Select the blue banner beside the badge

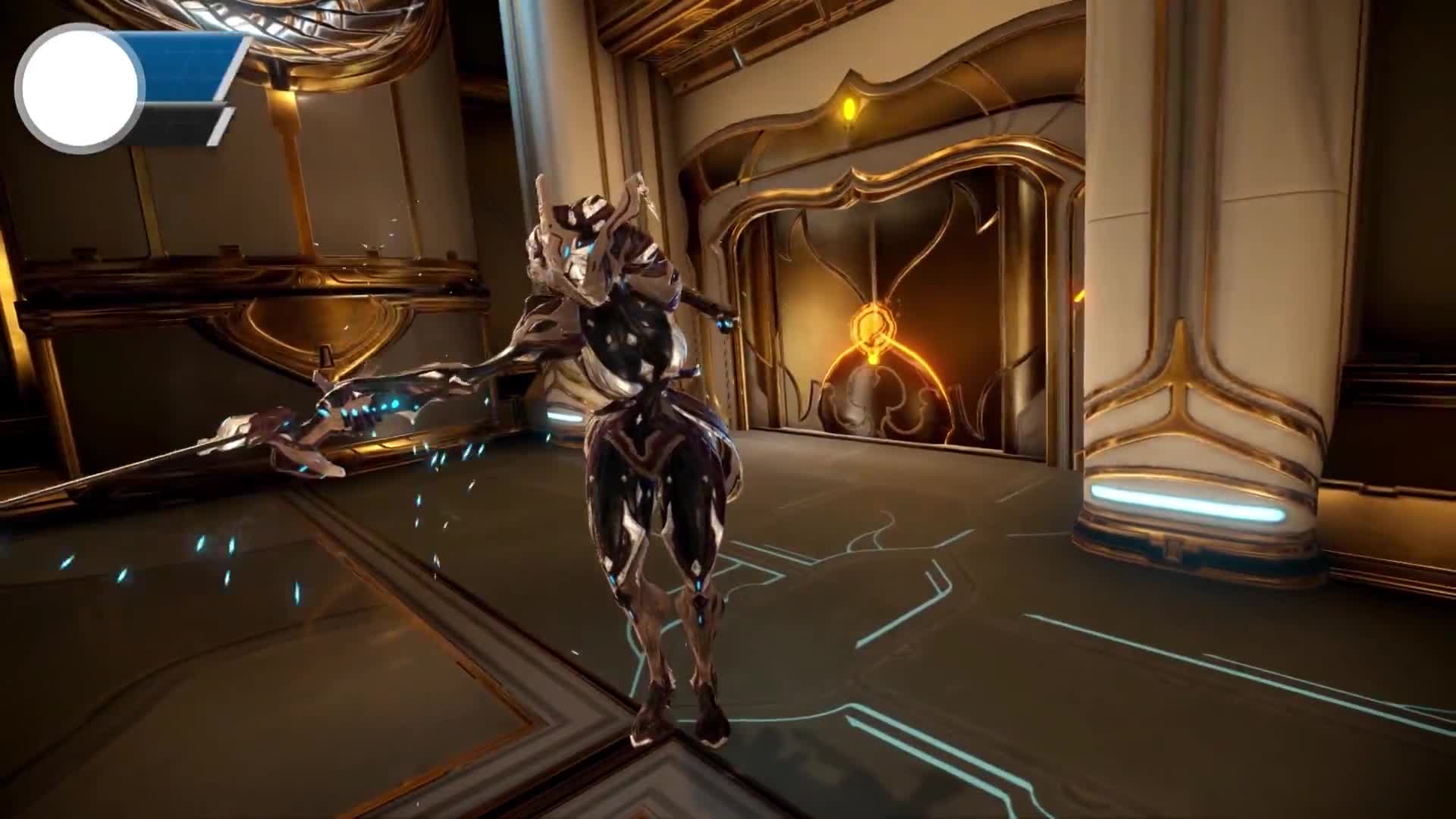click(x=192, y=67)
